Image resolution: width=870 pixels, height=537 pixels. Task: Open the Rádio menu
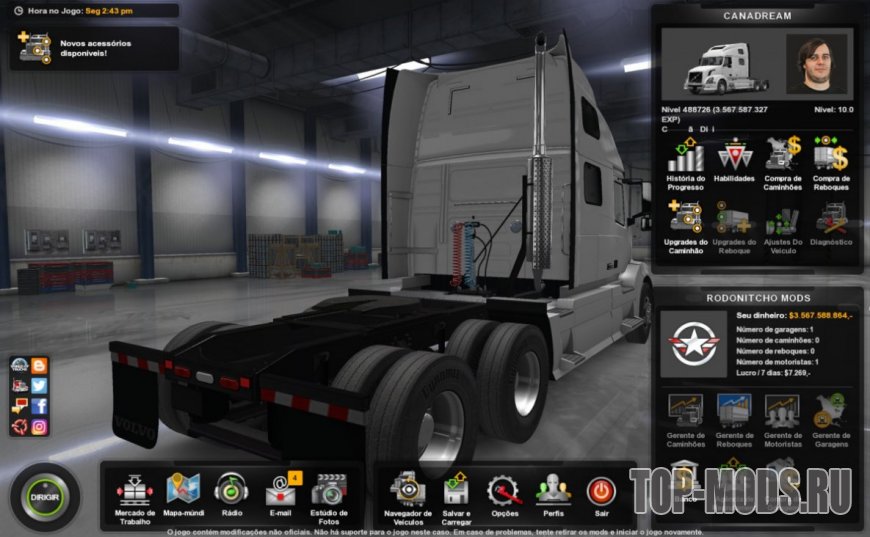[x=231, y=494]
